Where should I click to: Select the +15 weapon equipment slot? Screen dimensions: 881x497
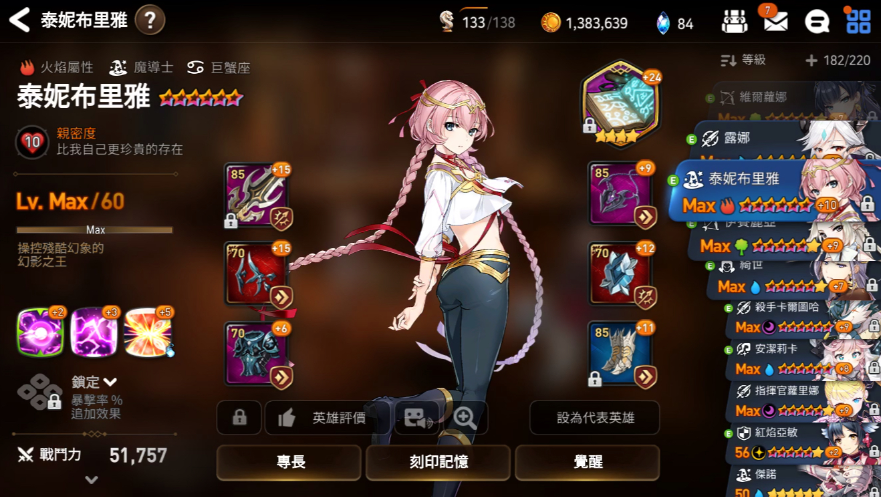point(257,195)
